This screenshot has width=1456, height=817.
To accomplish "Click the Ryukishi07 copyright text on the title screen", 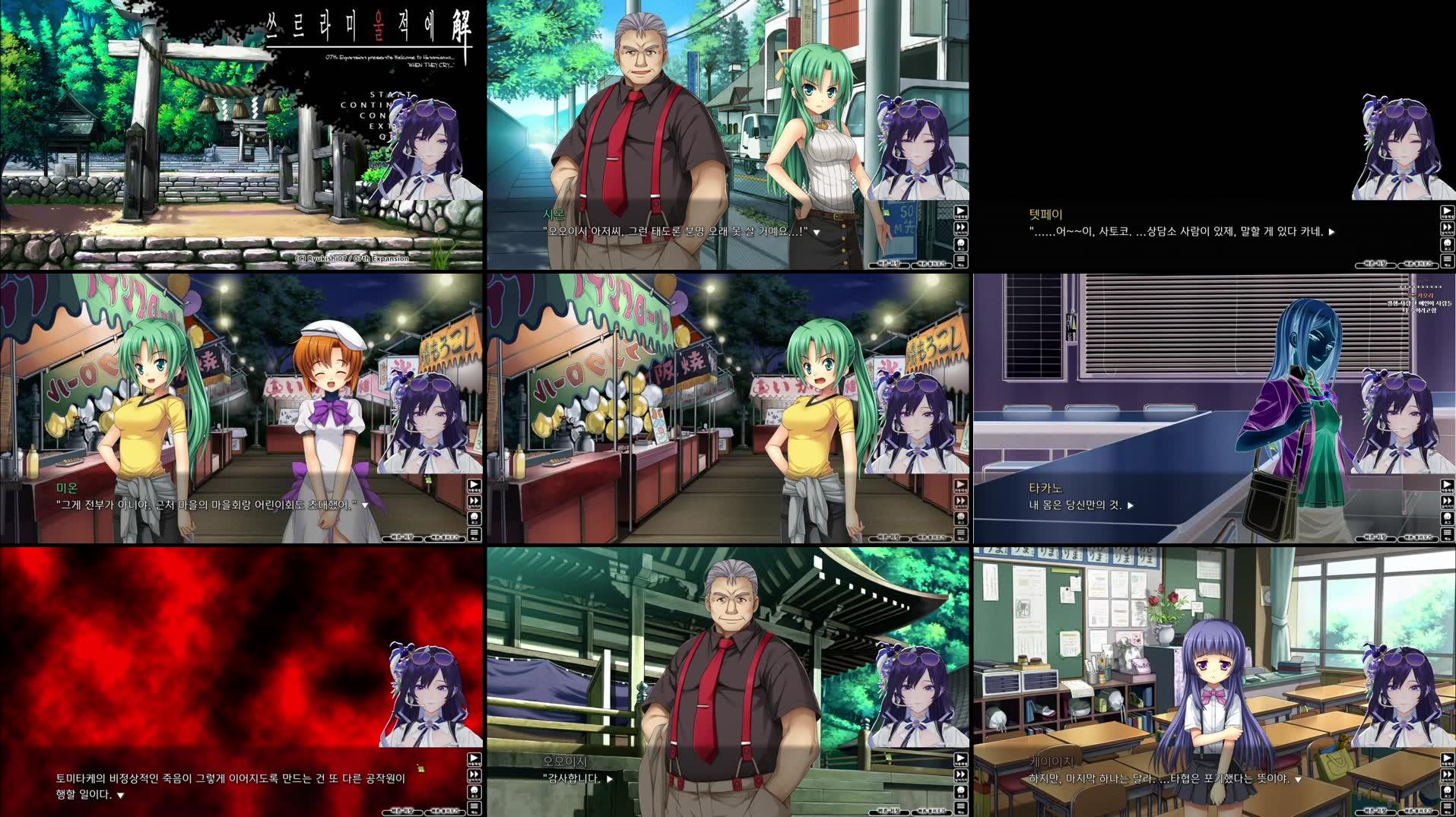I will (x=354, y=258).
